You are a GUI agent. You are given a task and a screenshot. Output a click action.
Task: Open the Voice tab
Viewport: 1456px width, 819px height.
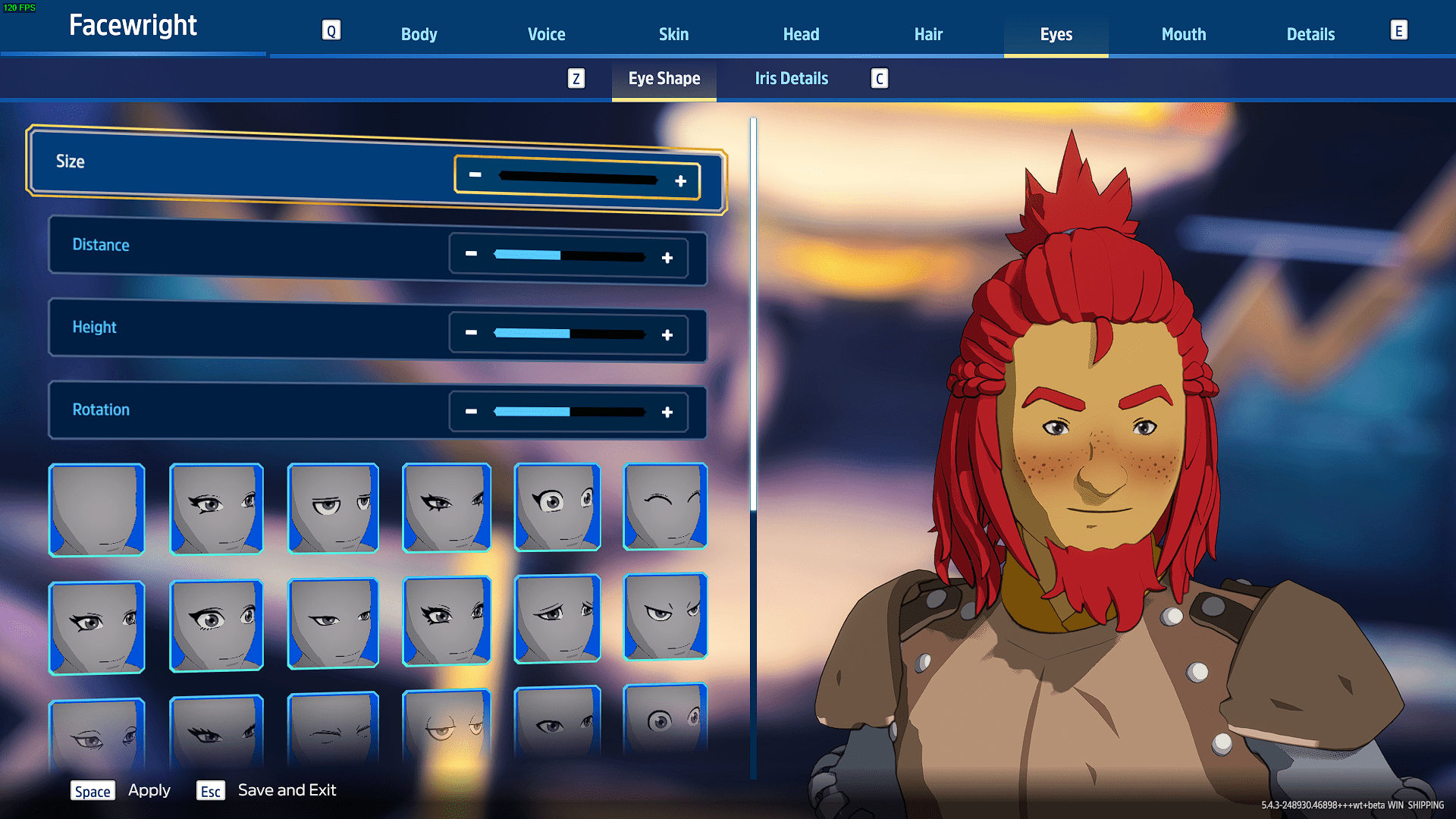tap(546, 34)
